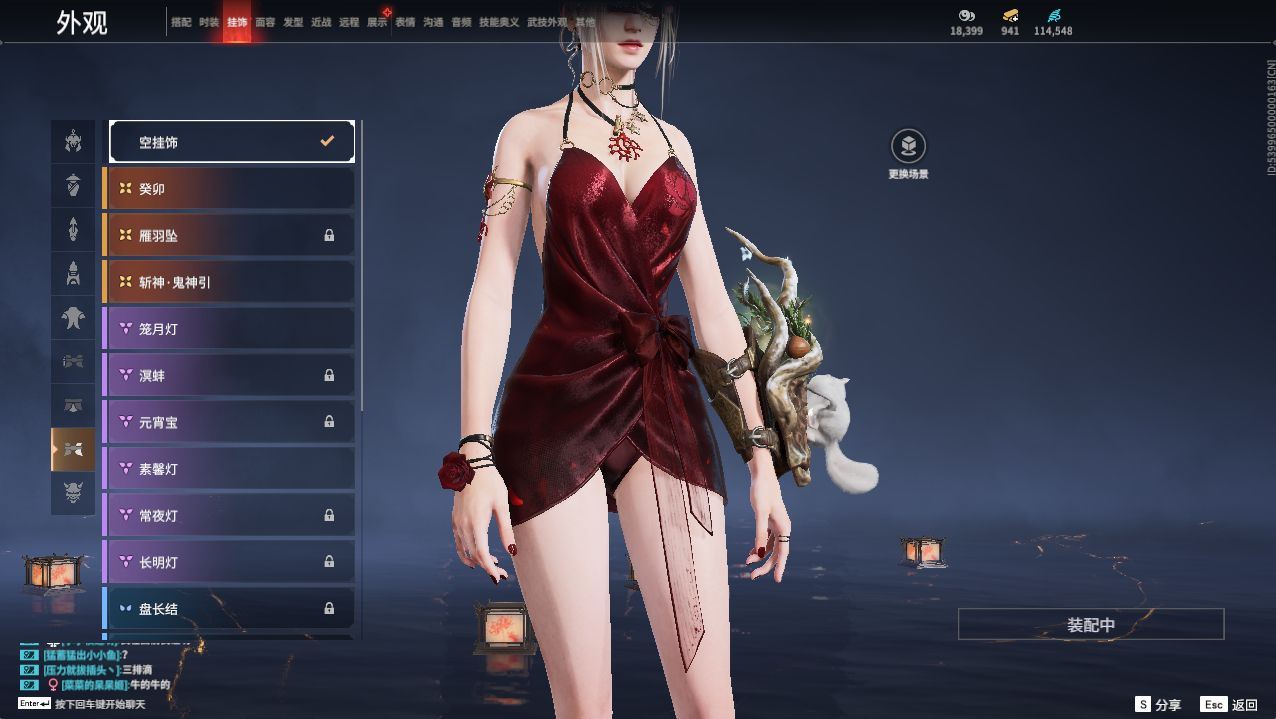Viewport: 1276px width, 719px height.
Task: Open the 技能奥义 skill tab
Action: pos(499,22)
